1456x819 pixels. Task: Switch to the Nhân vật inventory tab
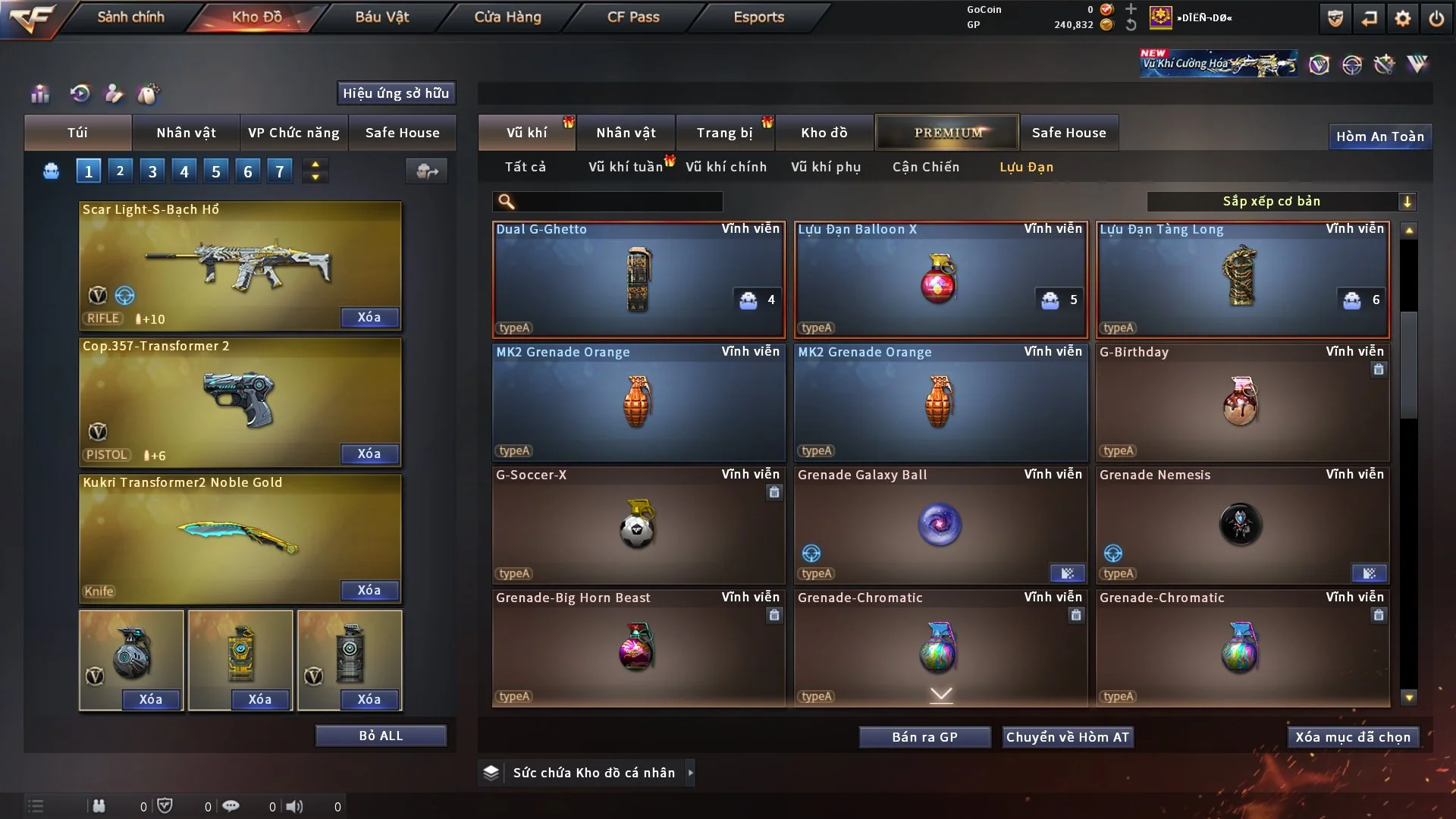tap(626, 133)
